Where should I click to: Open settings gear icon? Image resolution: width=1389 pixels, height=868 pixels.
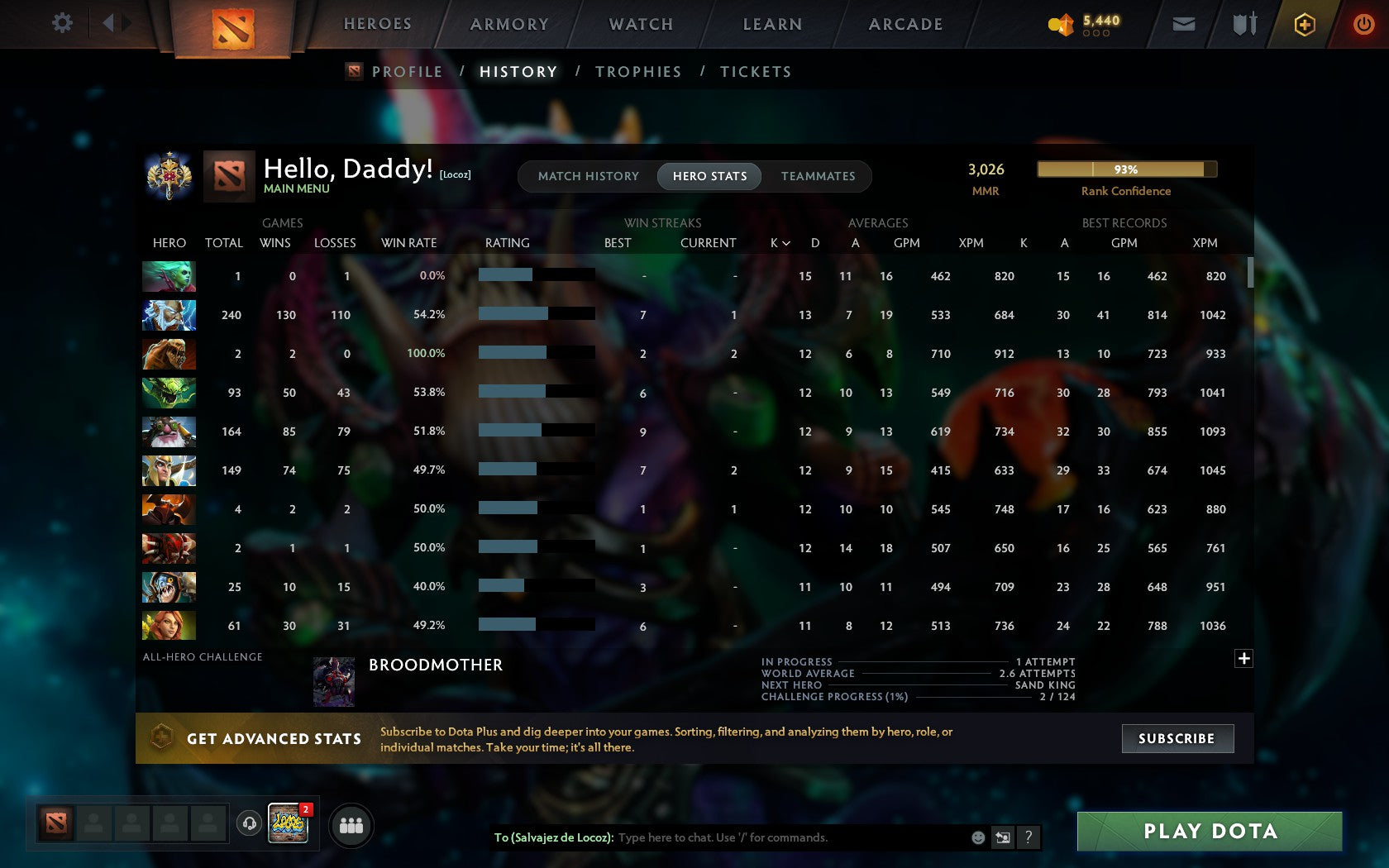coord(60,23)
